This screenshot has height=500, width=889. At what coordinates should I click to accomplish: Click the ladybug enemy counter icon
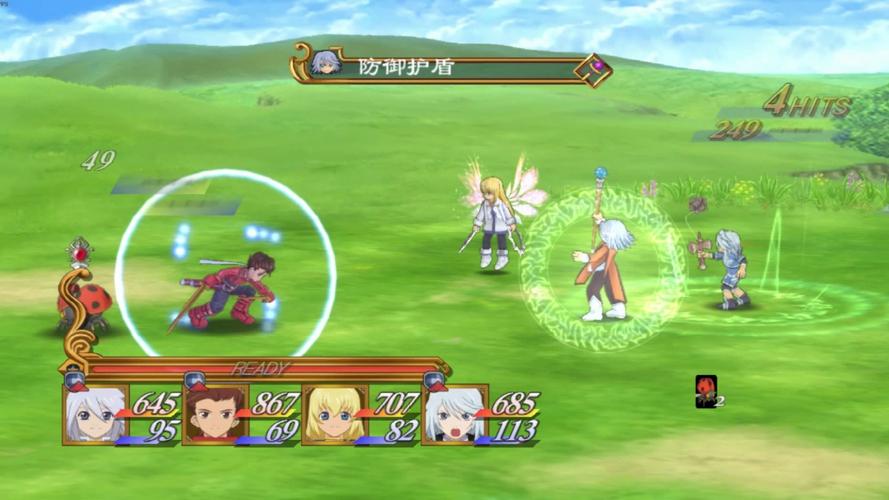click(706, 391)
